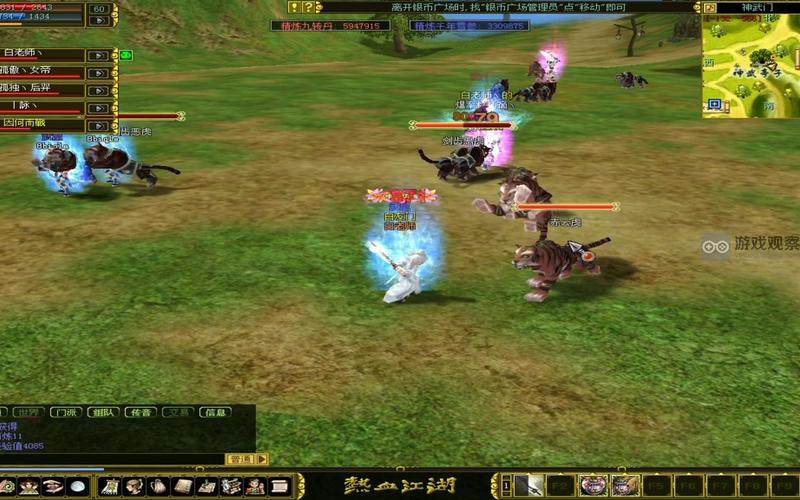Select party member 孤傲丶女帝 row
This screenshot has height=500, width=800.
pos(42,72)
